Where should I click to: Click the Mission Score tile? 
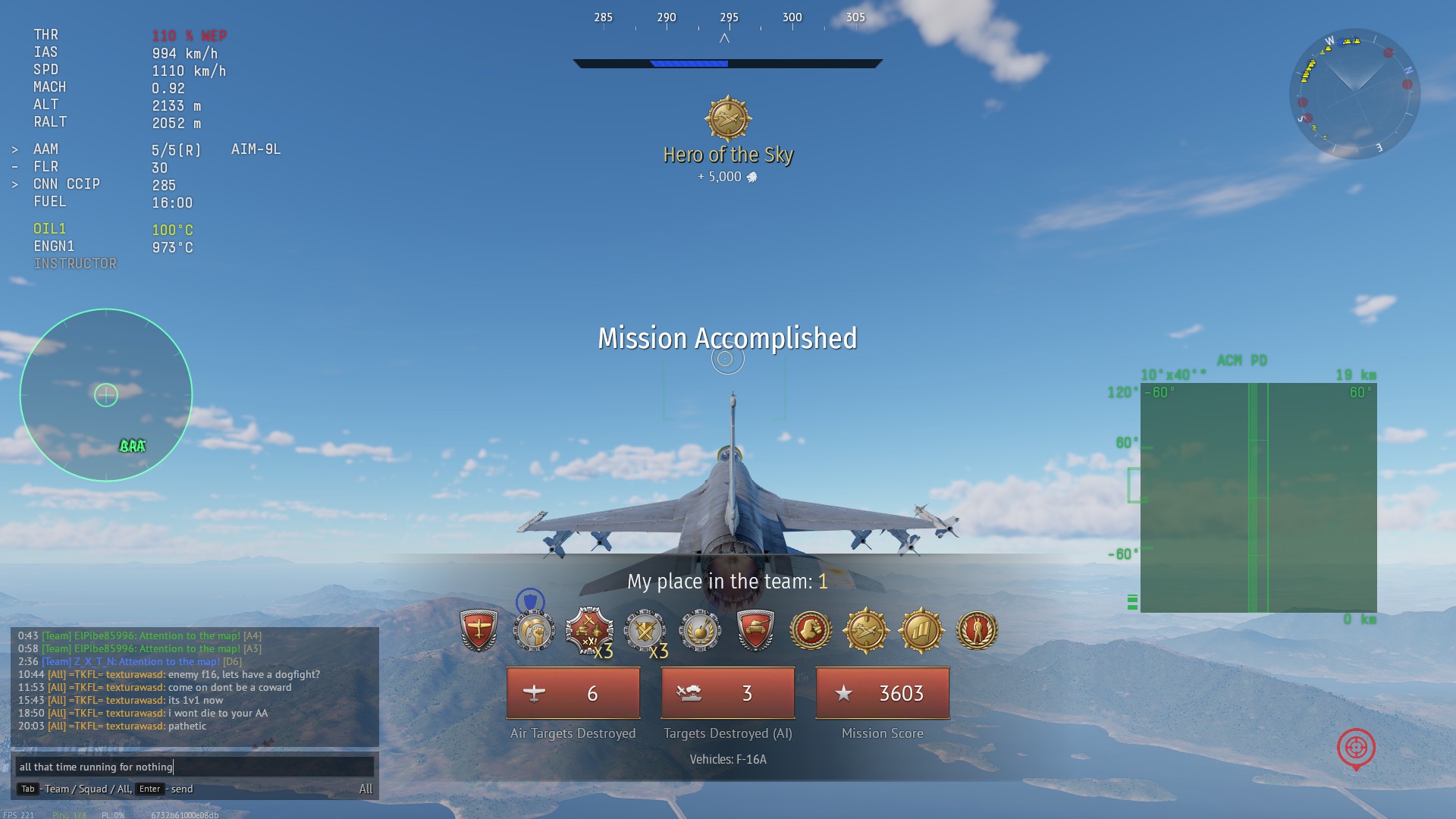(883, 693)
